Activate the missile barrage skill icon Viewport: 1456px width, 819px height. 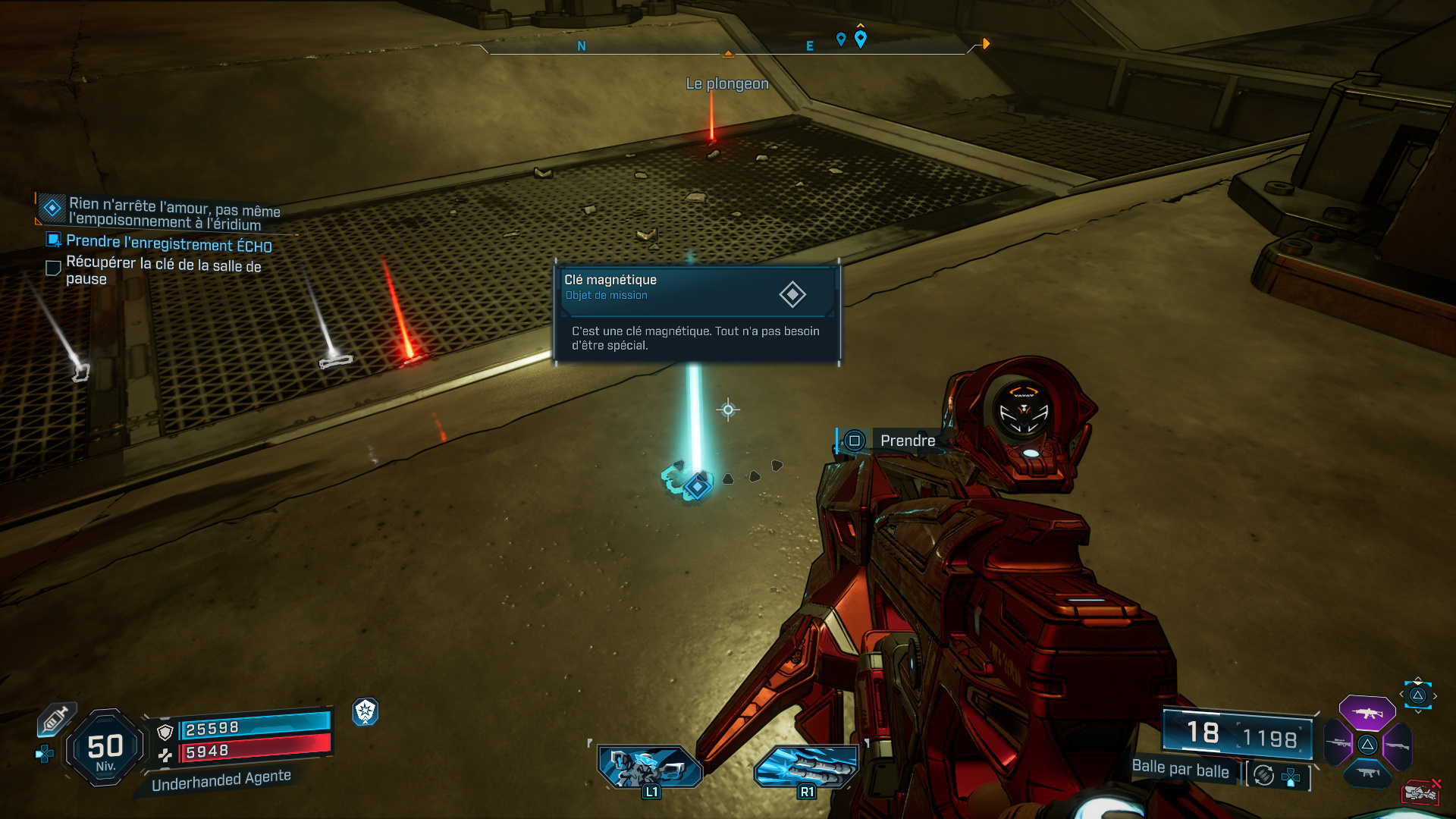point(806,767)
